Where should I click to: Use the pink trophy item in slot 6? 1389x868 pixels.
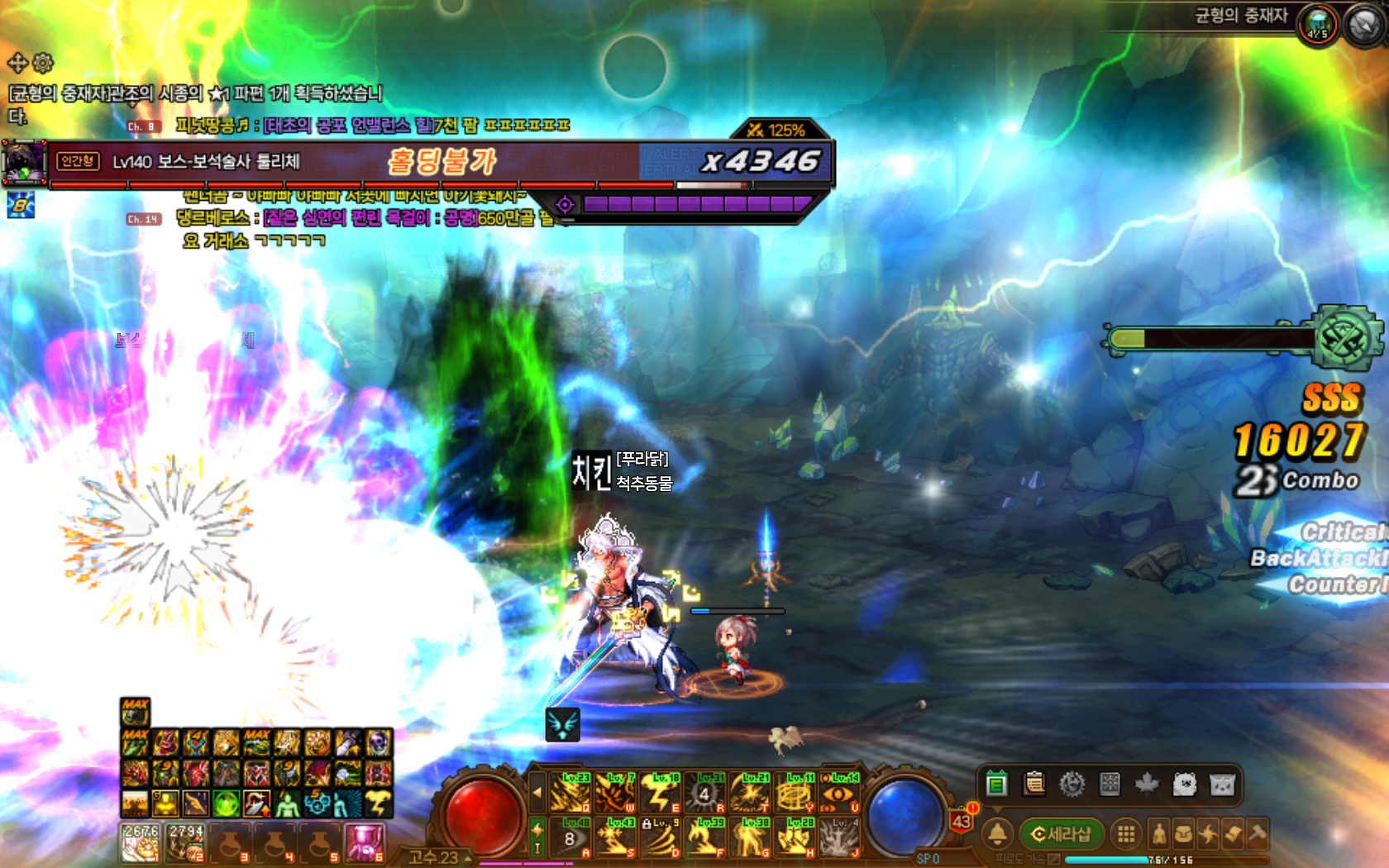click(x=364, y=843)
